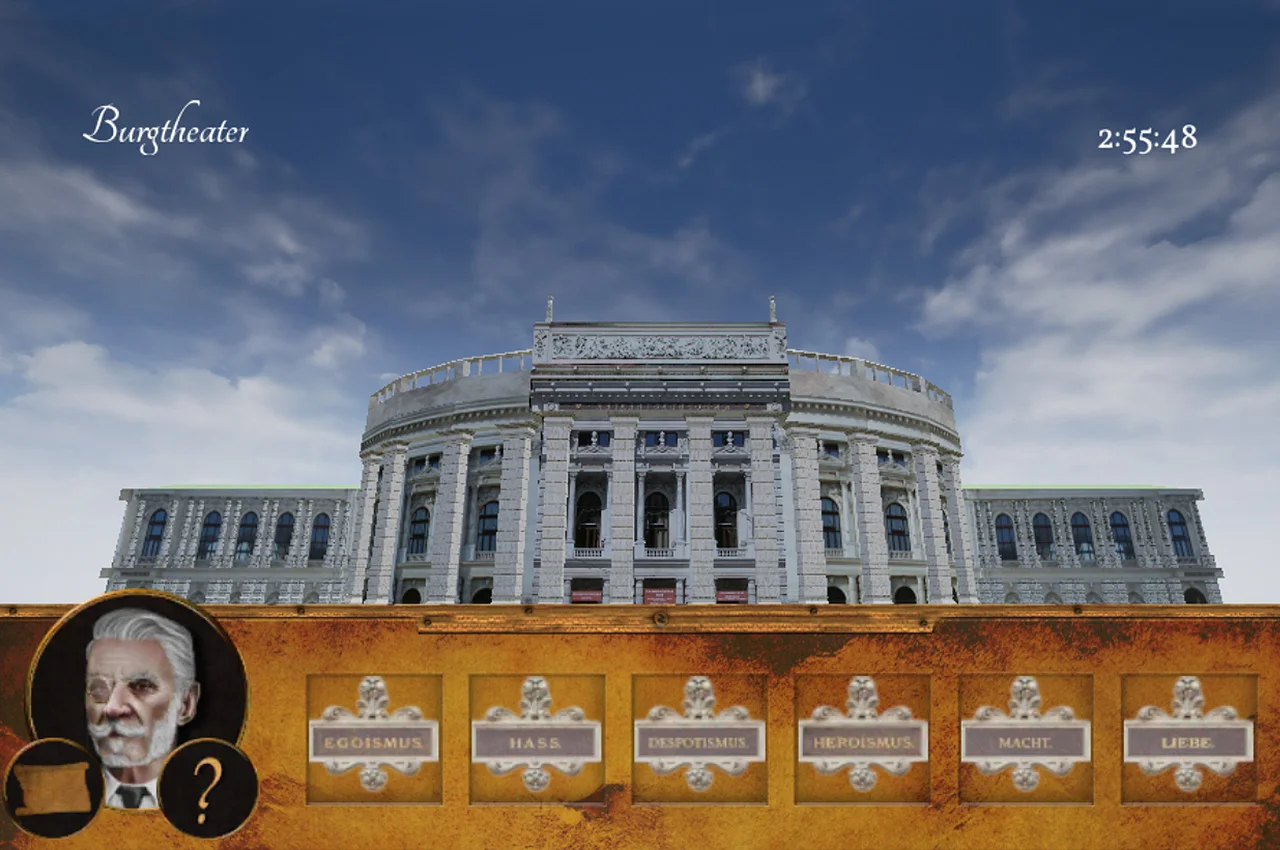Choose the MACHT plaque

point(1025,741)
